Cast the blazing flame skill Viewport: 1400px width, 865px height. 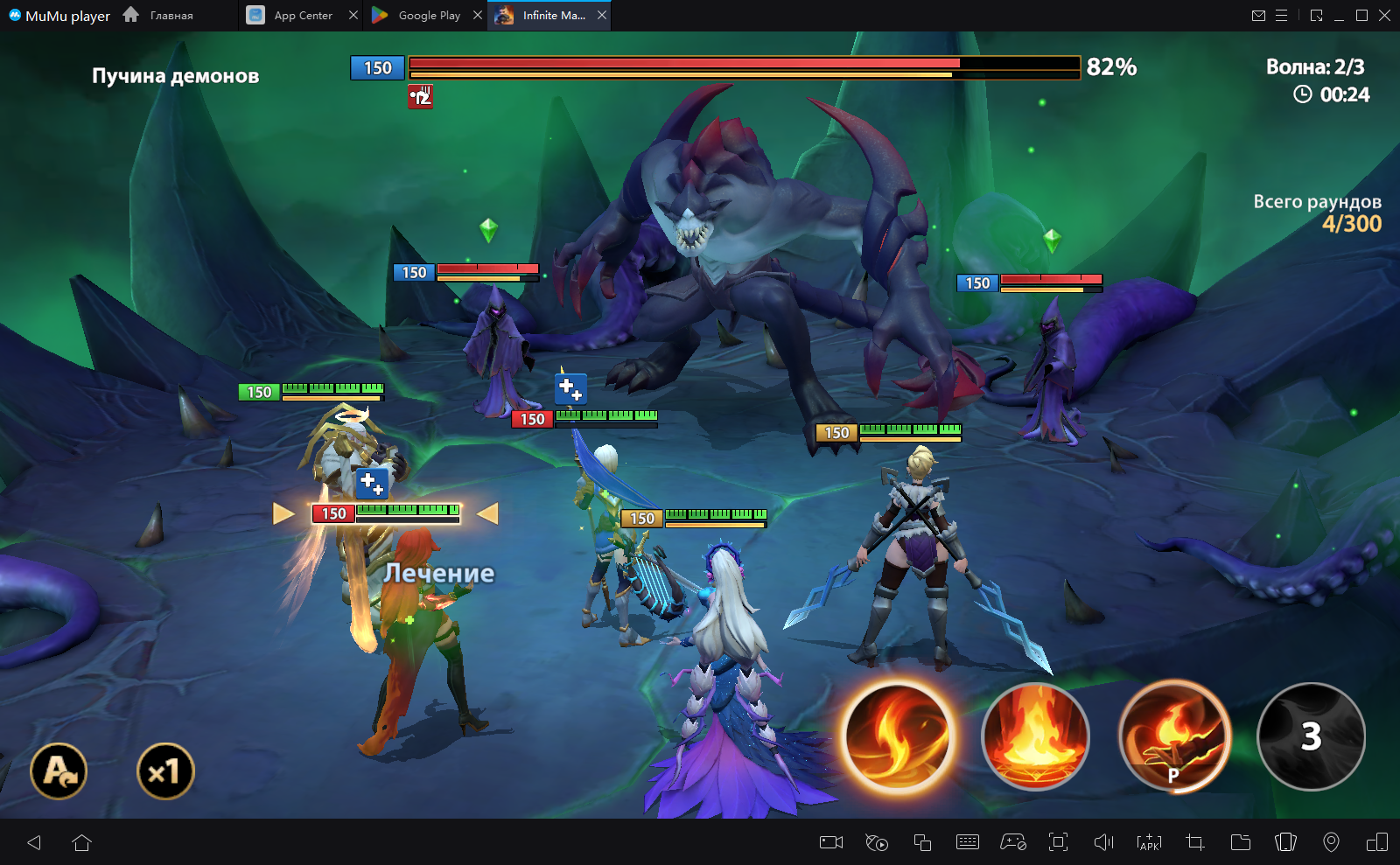tap(1035, 736)
